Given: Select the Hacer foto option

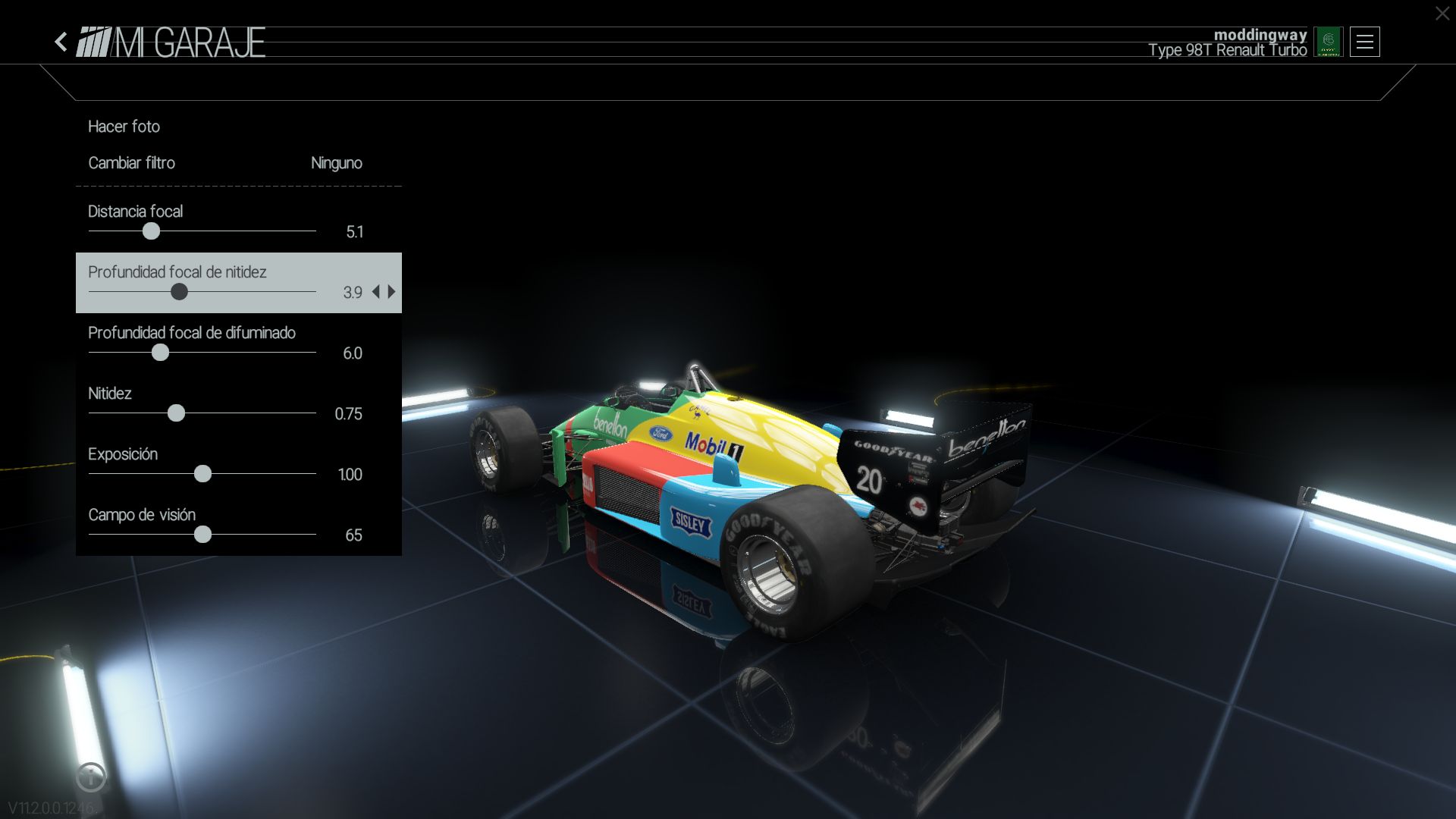Looking at the screenshot, I should click(124, 127).
